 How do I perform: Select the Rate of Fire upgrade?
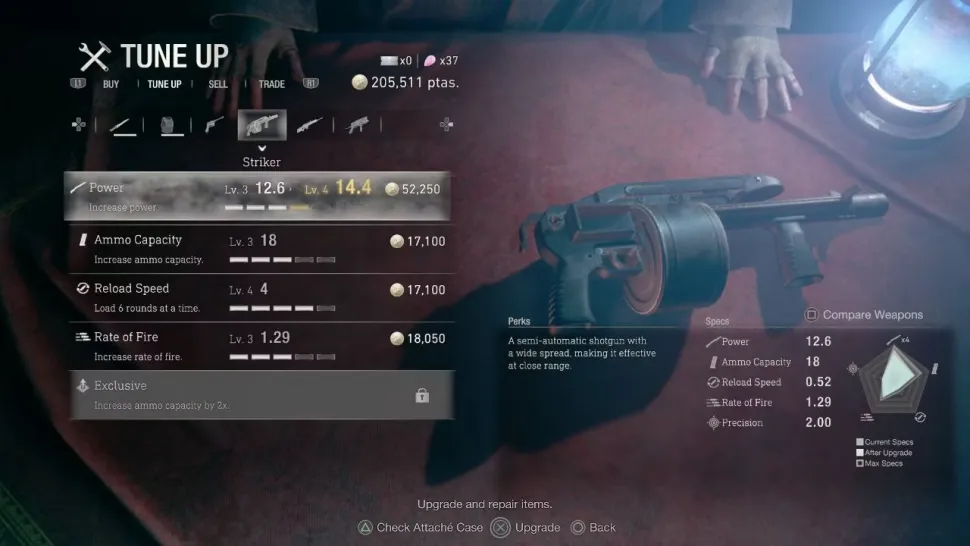coord(259,346)
